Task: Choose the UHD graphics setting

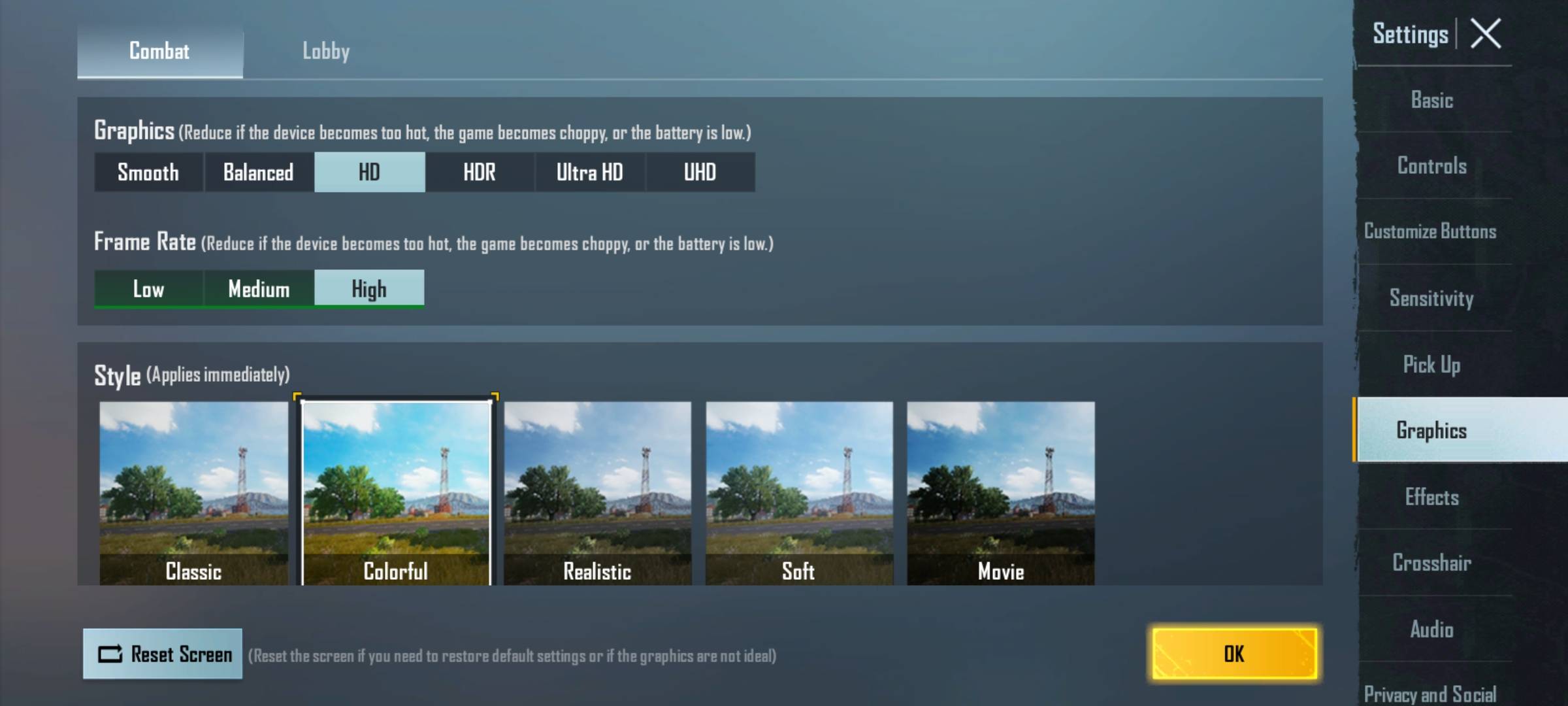Action: (700, 173)
